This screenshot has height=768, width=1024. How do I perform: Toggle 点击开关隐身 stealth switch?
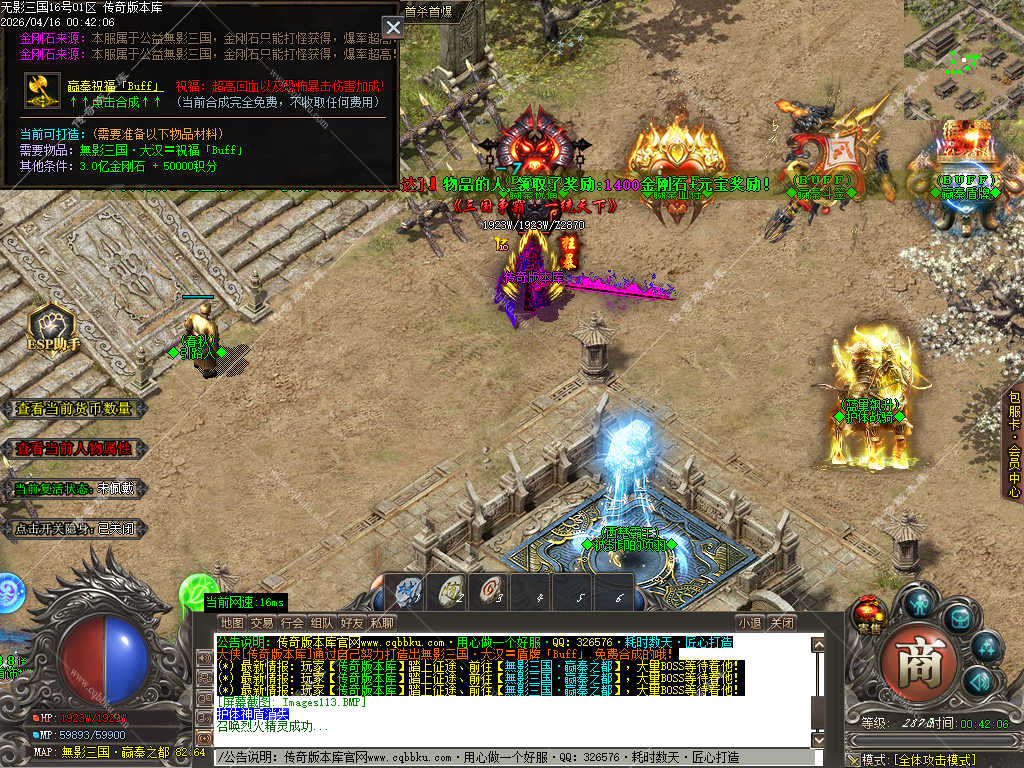[x=75, y=529]
